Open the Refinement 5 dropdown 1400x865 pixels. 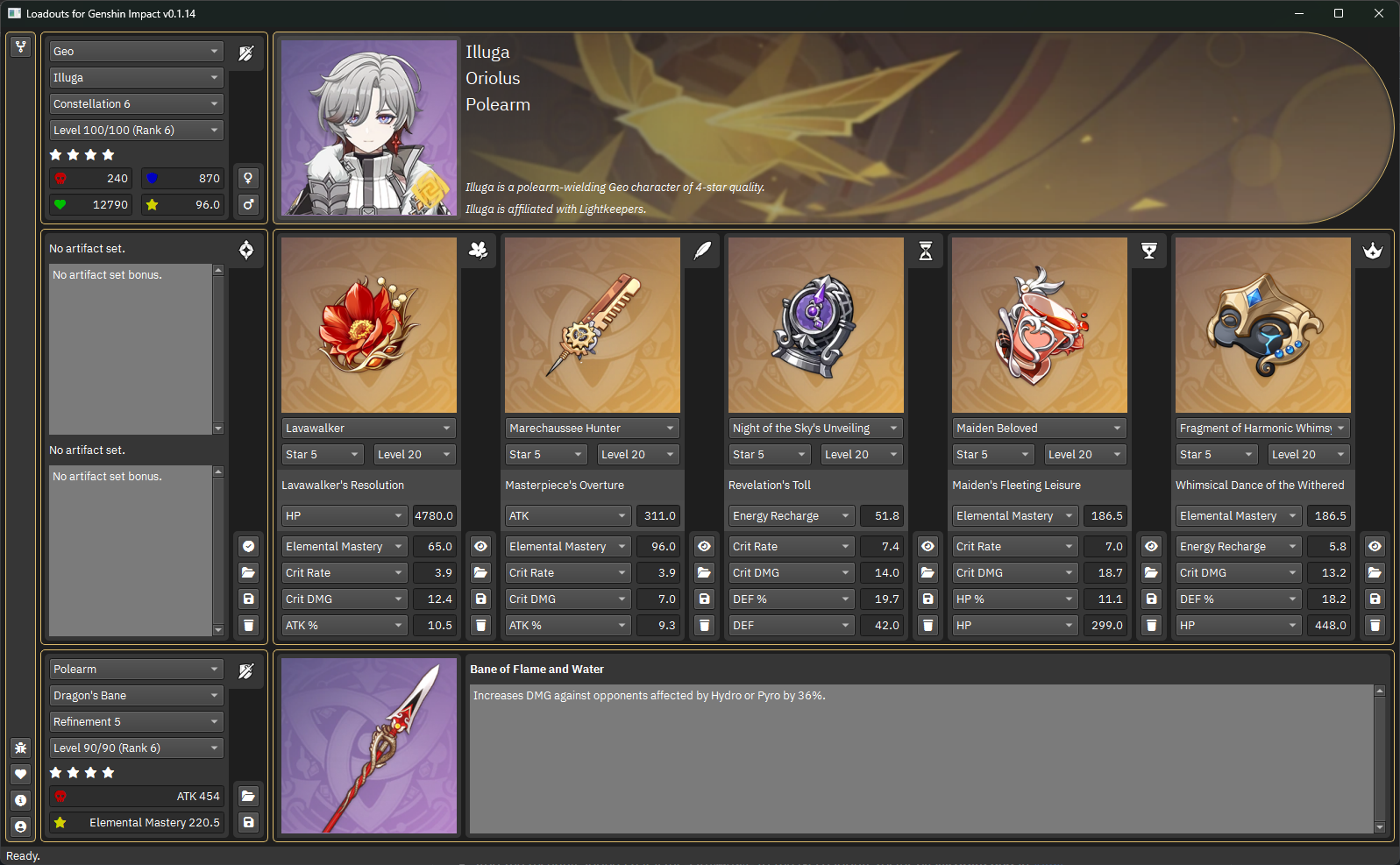click(x=136, y=722)
